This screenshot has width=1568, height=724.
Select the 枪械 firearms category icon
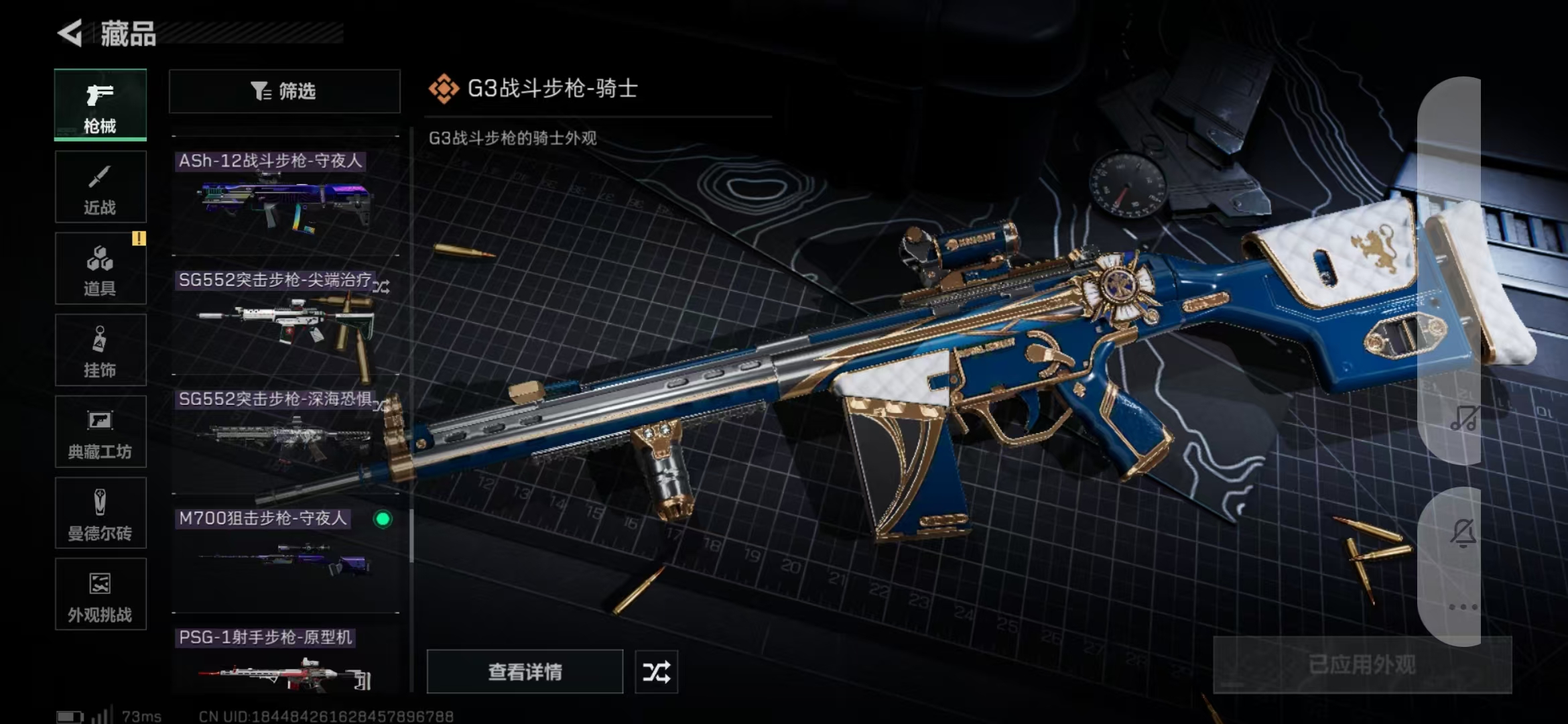[x=99, y=104]
